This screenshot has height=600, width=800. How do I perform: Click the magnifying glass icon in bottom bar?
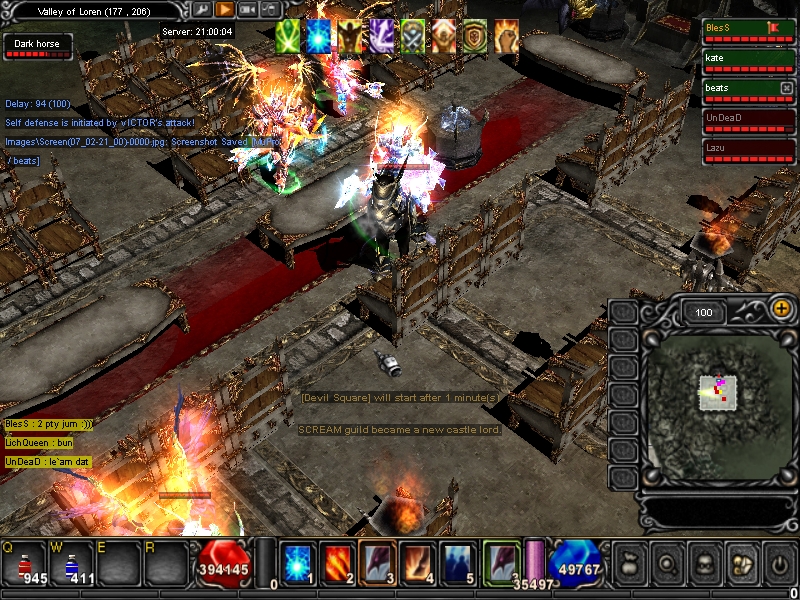[666, 565]
